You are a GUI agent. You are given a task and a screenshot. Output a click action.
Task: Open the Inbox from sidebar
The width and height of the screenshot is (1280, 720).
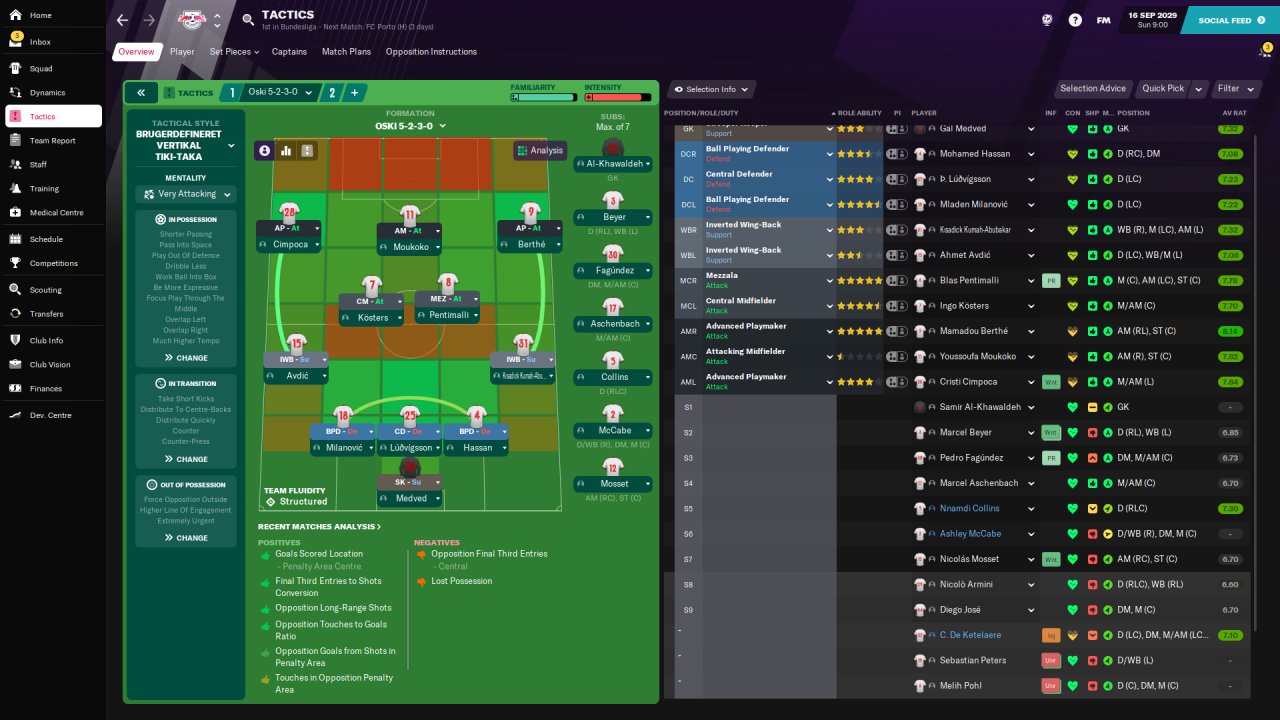point(40,42)
